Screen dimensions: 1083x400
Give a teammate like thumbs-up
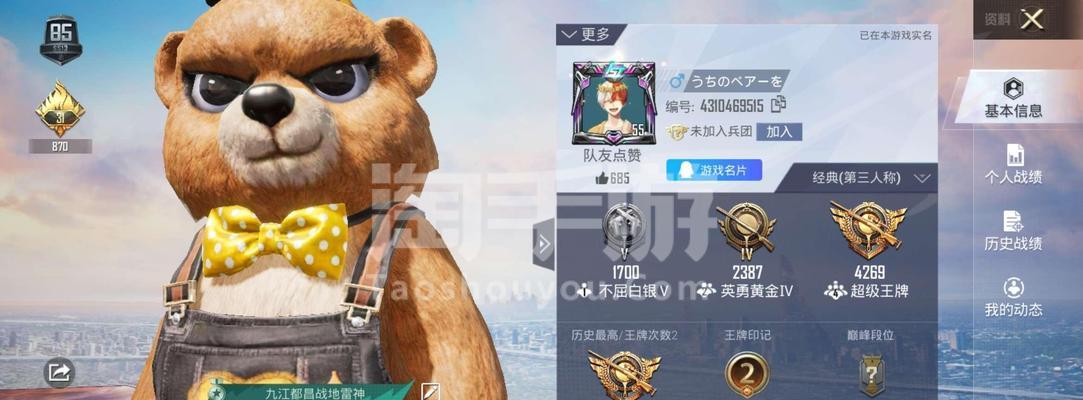(x=602, y=178)
